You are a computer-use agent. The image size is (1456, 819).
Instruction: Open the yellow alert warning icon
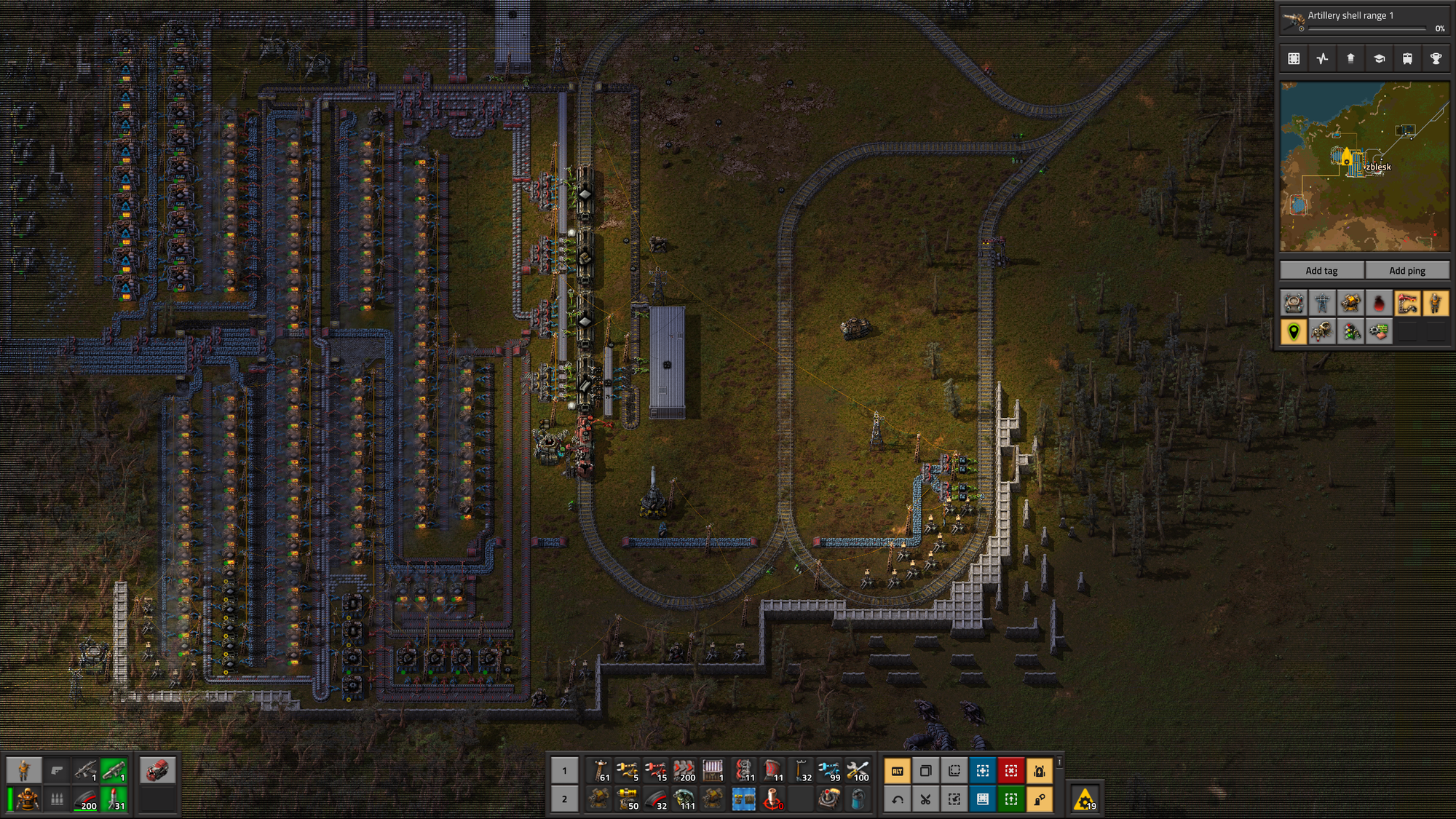pyautogui.click(x=1085, y=800)
